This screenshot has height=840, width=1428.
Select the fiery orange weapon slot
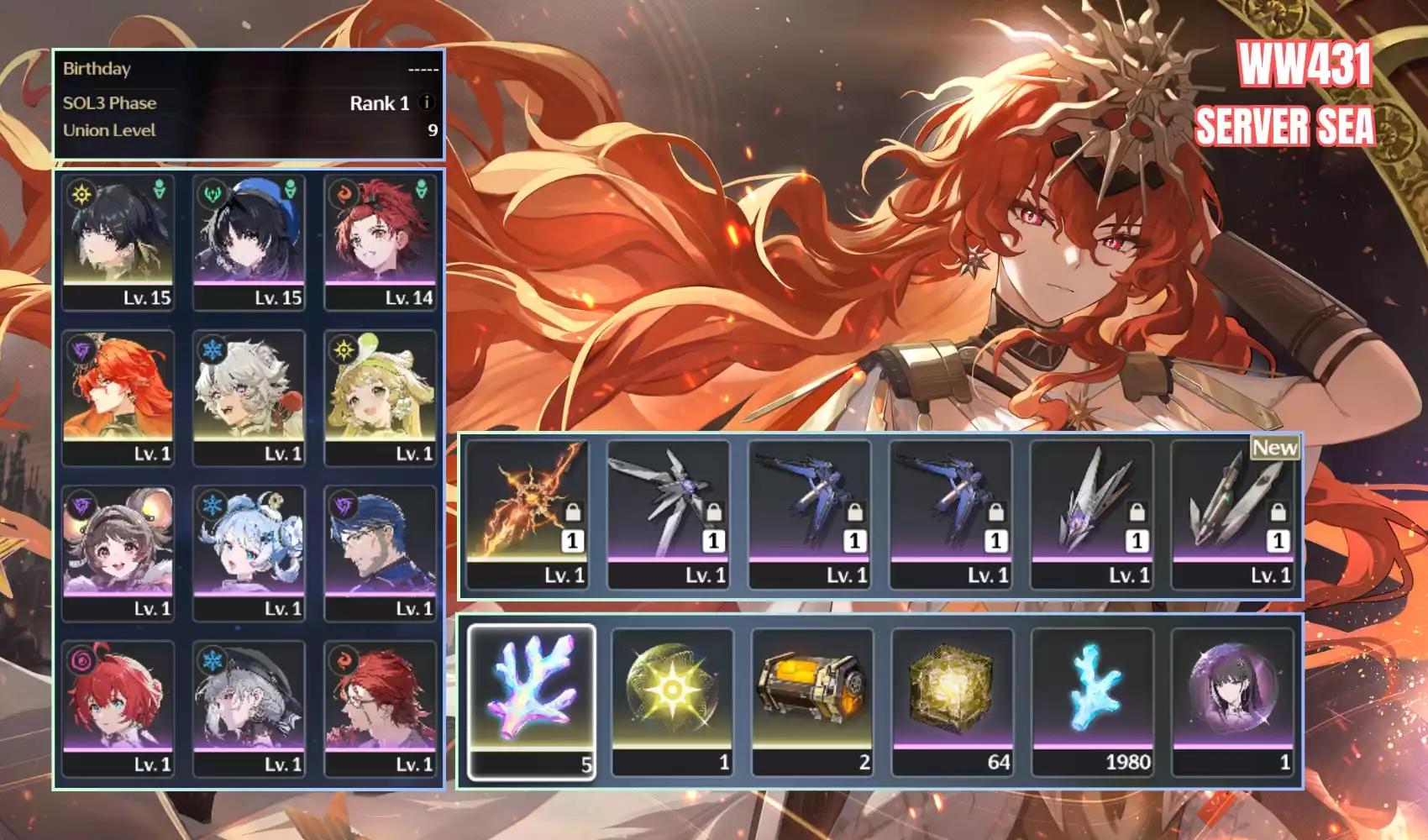[x=528, y=514]
